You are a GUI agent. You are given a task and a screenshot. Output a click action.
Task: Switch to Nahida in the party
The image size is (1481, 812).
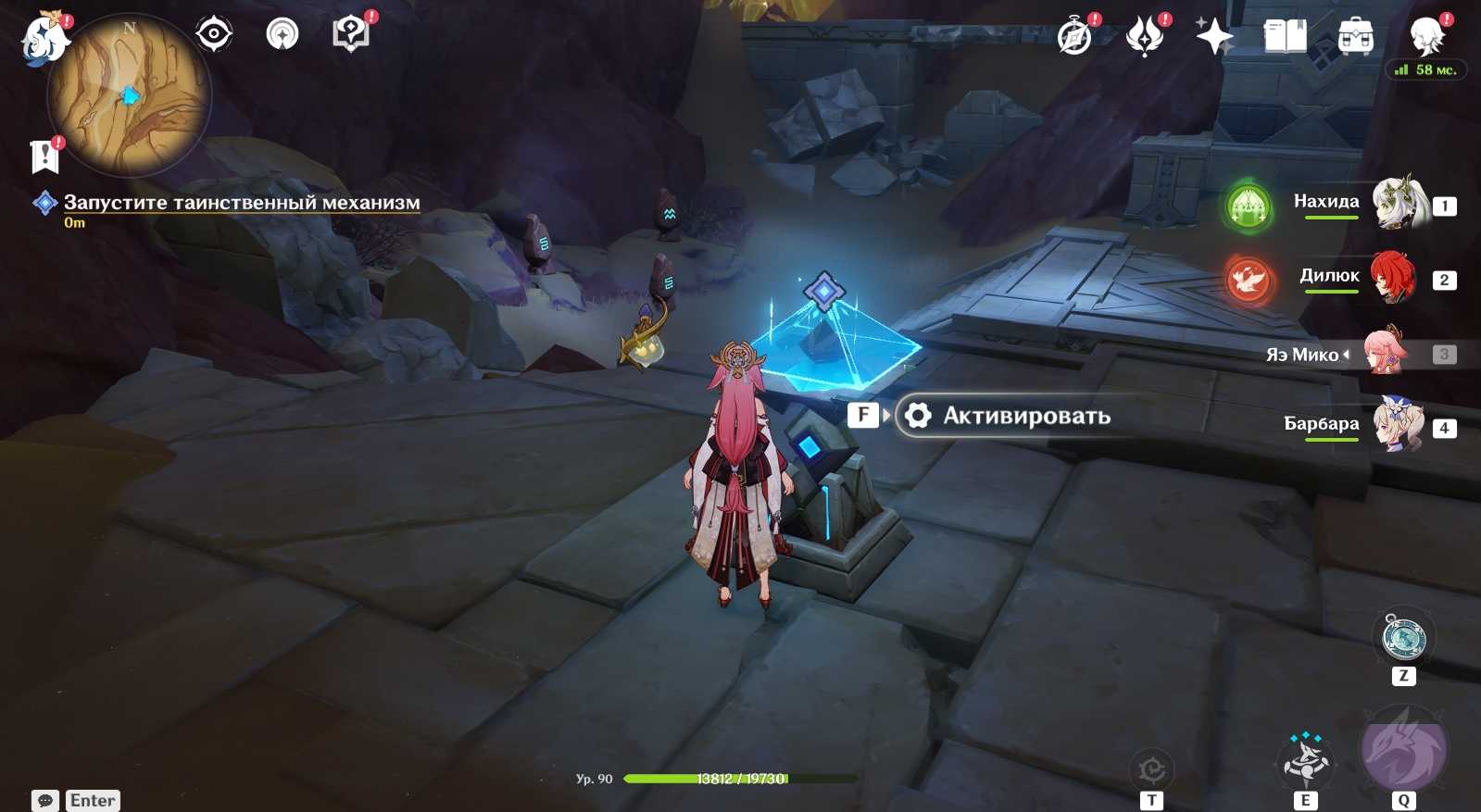pos(1396,203)
